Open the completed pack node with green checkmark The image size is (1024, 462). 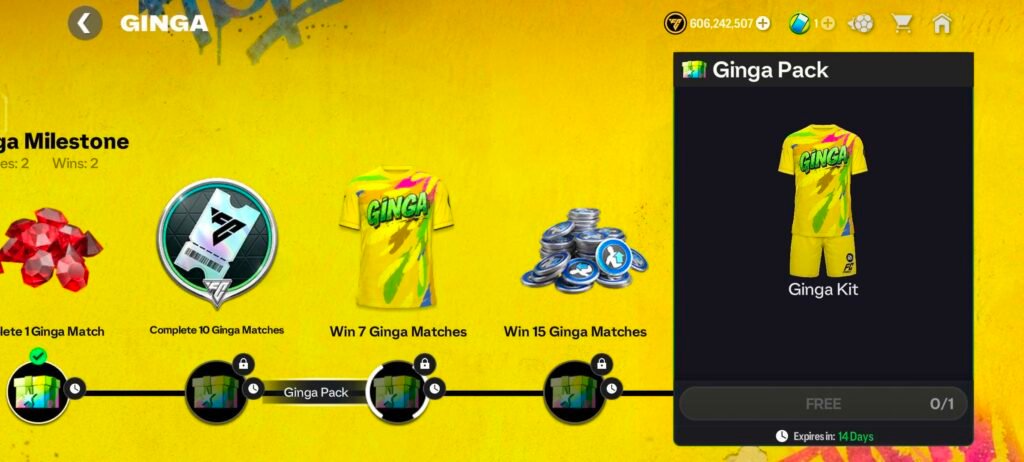pyautogui.click(x=37, y=391)
